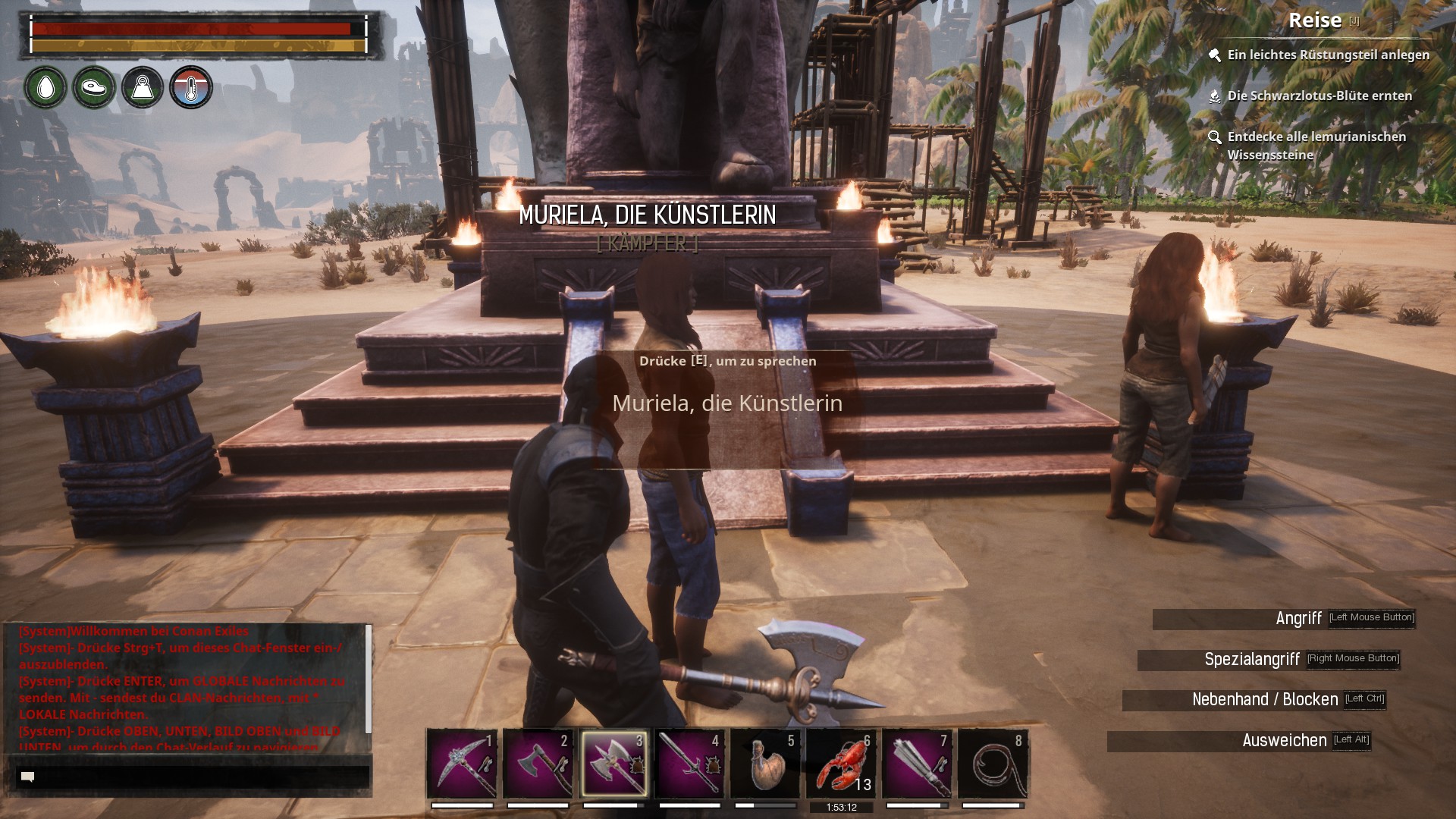This screenshot has width=1456, height=819.
Task: Focus the chat message input field
Action: coord(193,777)
